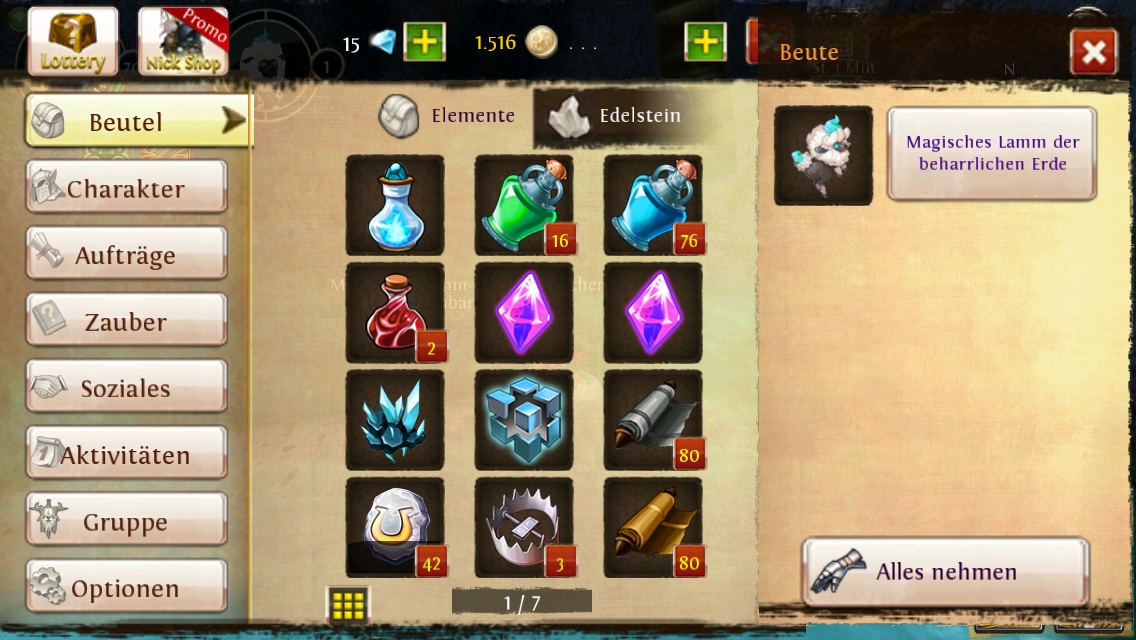Screen dimensions: 1136x640
Task: Add more diamonds with the plus button
Action: (424, 42)
